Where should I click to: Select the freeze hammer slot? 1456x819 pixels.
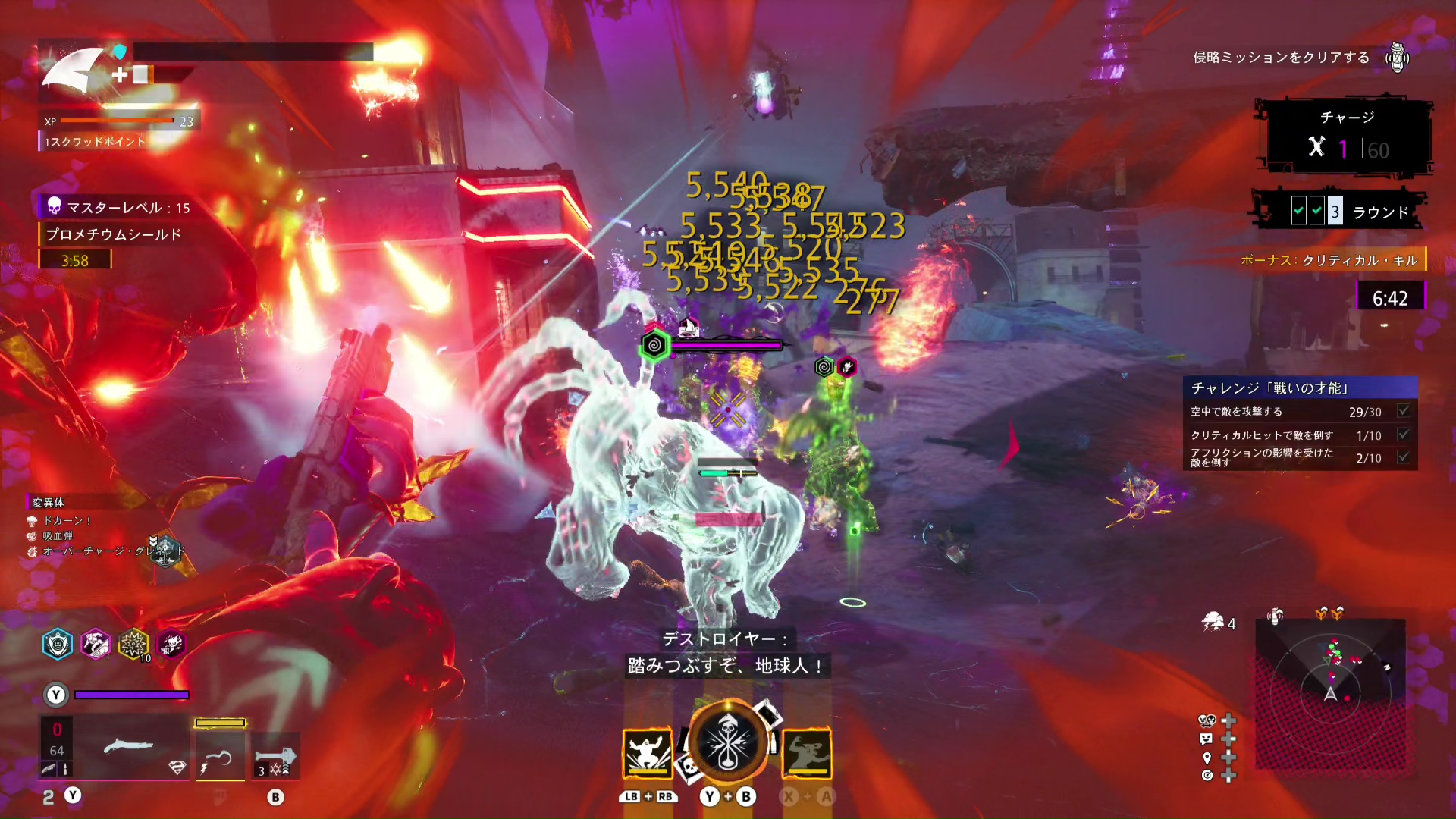(275, 756)
